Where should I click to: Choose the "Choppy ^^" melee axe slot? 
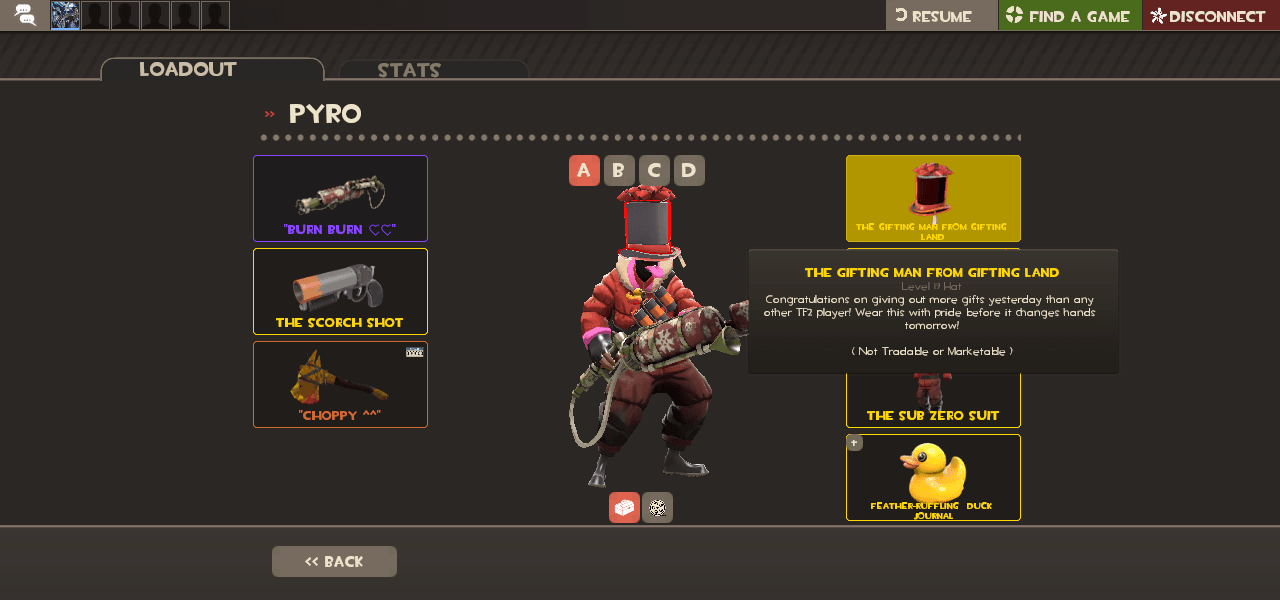[340, 384]
